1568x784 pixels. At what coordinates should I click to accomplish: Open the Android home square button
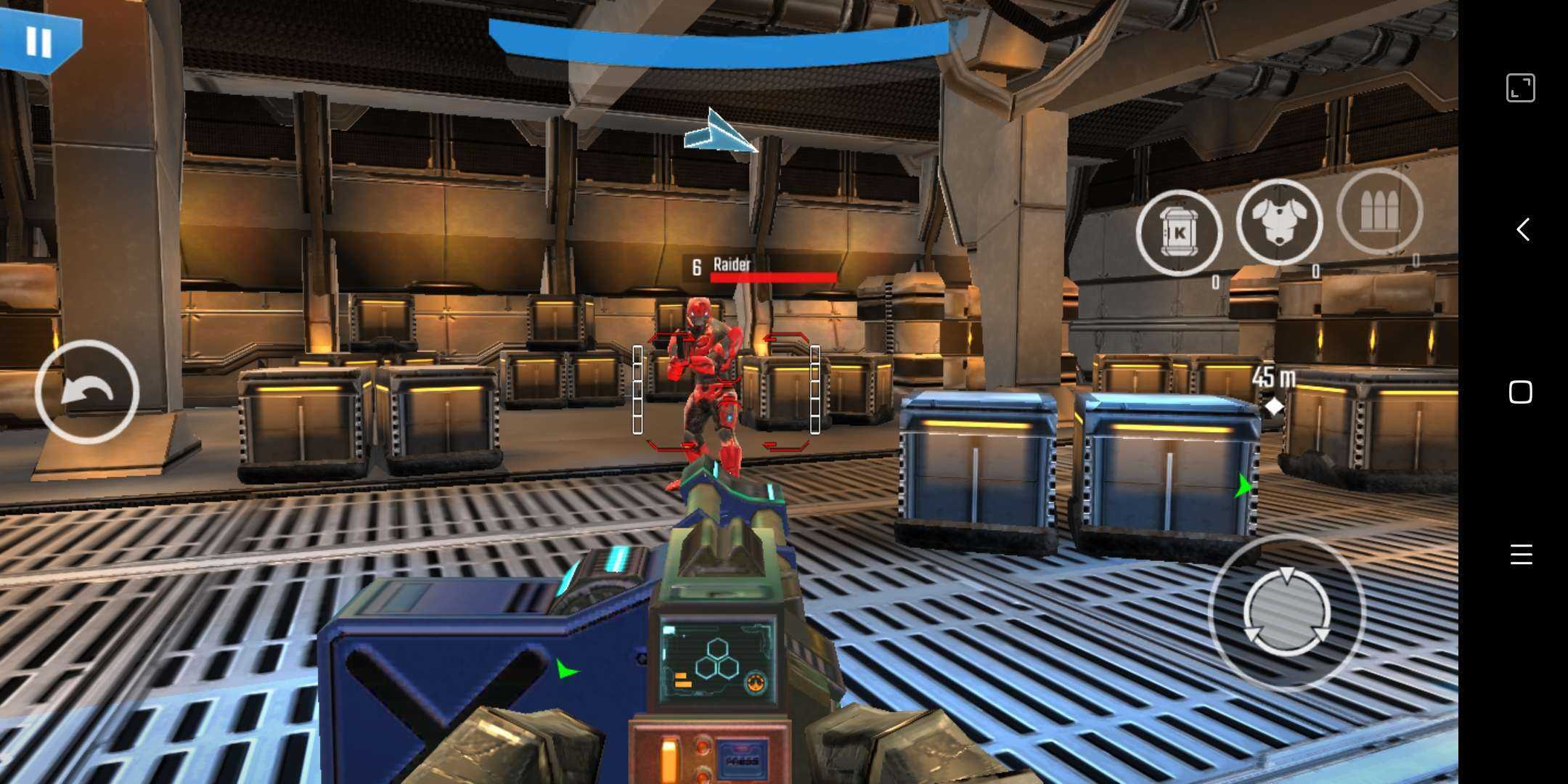(x=1520, y=392)
